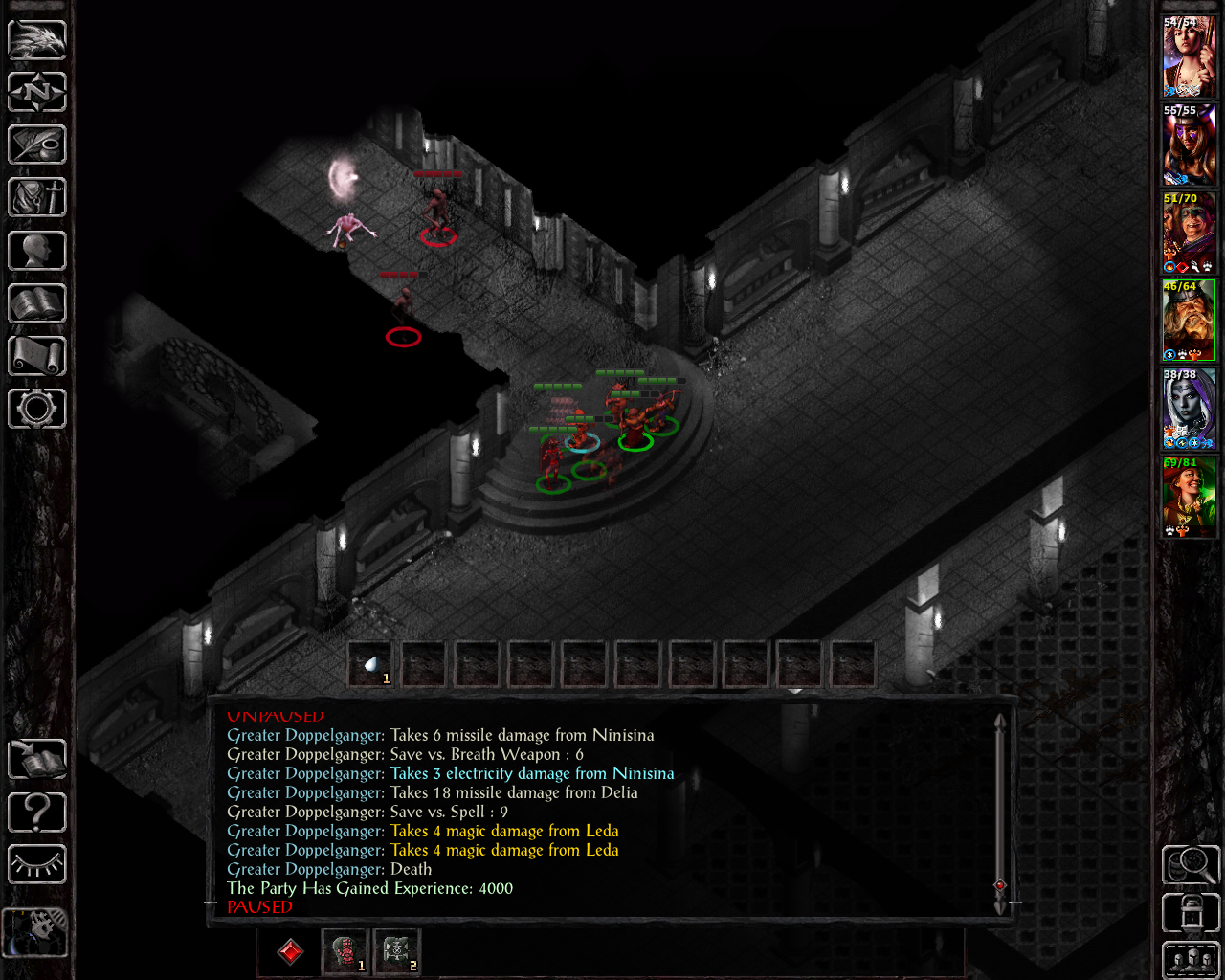
Task: Click the magnifying glass button
Action: tap(1191, 865)
